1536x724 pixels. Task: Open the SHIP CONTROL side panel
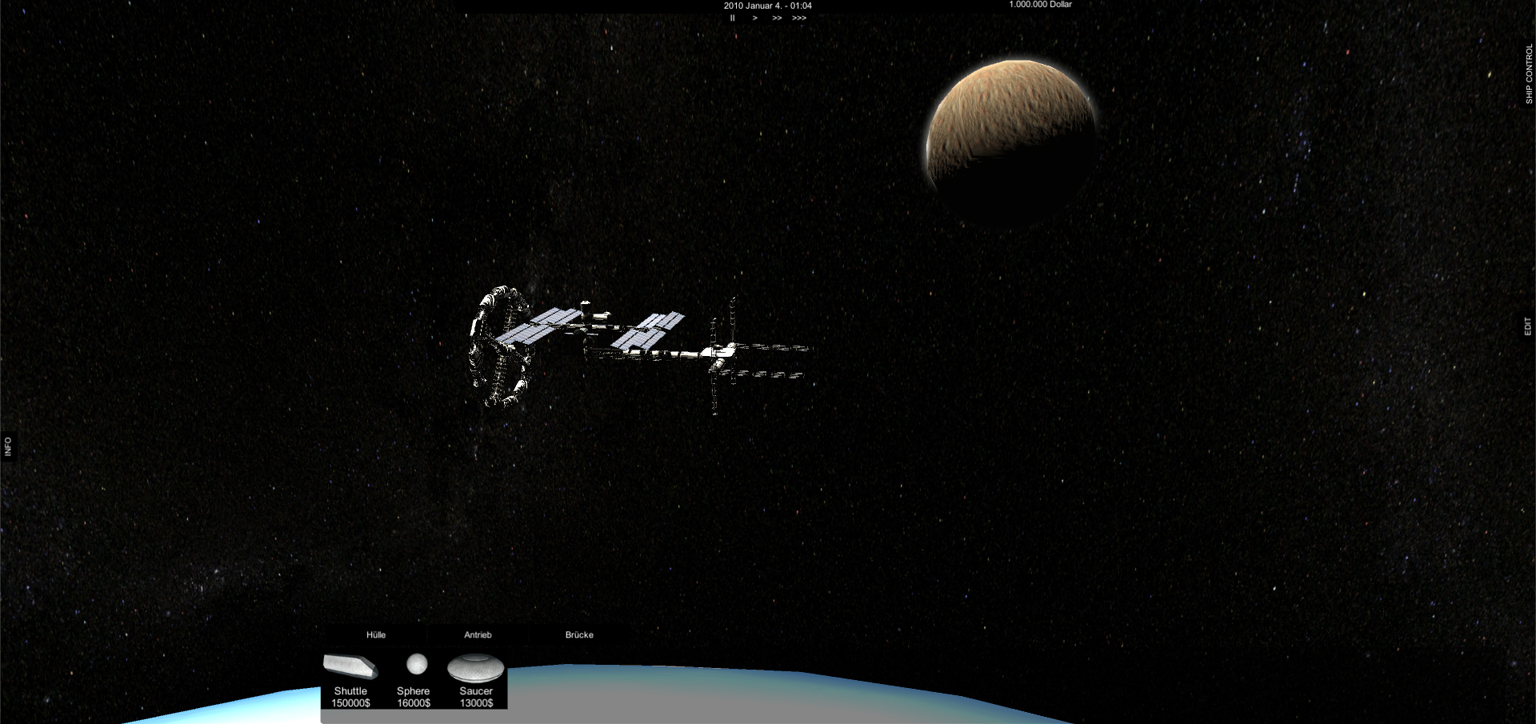1528,74
